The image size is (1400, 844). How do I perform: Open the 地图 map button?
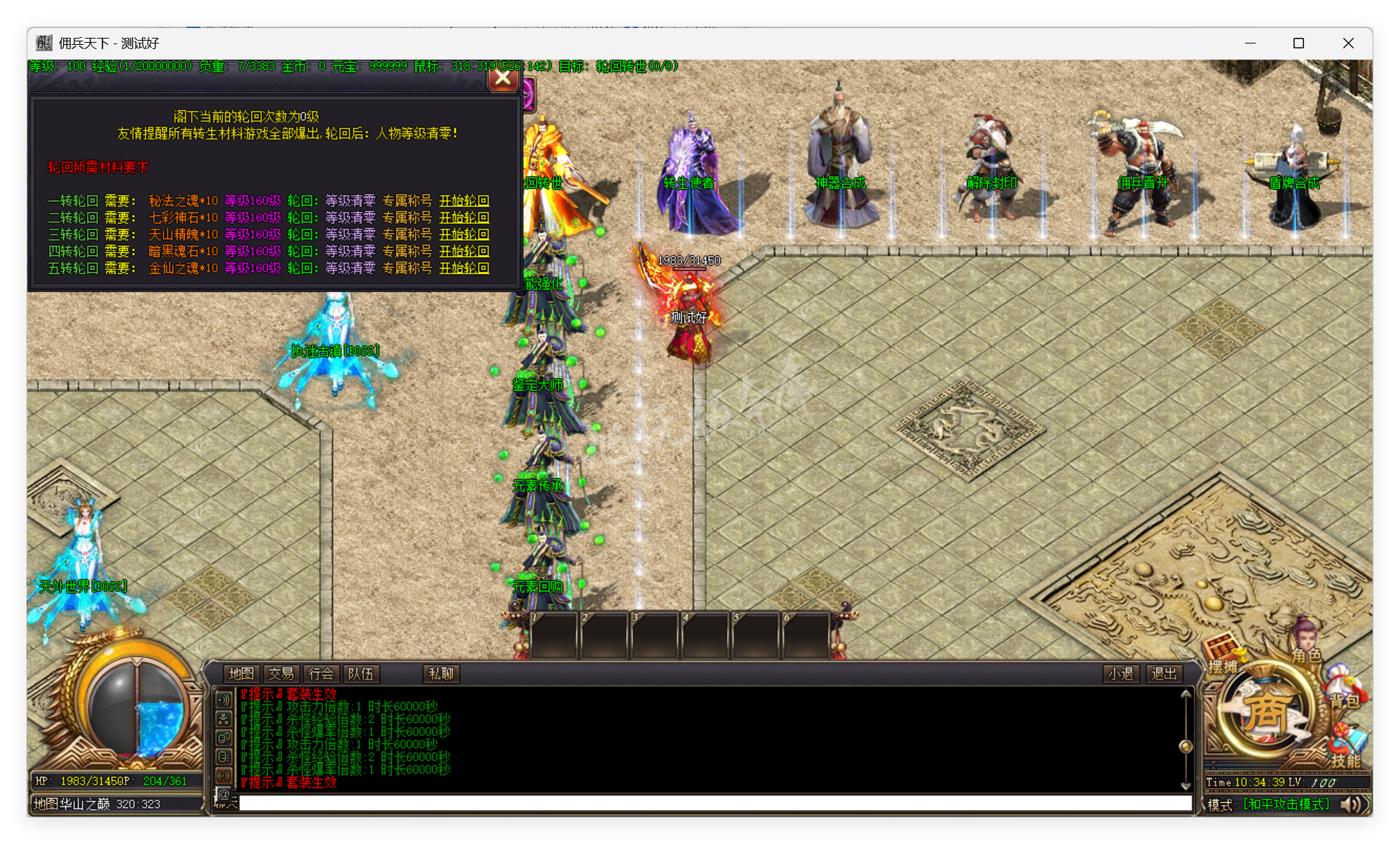[241, 674]
